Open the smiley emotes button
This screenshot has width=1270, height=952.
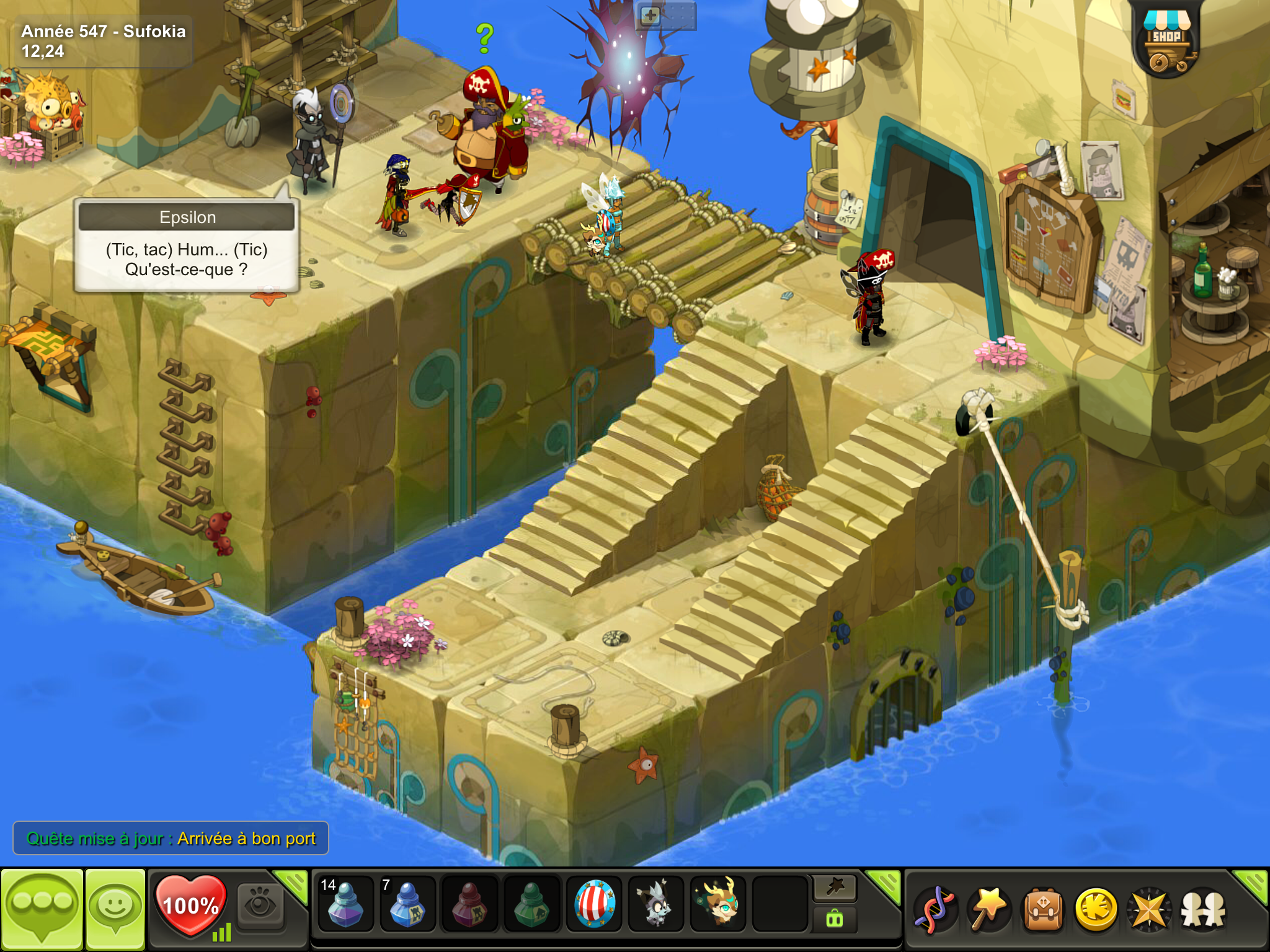[x=115, y=907]
